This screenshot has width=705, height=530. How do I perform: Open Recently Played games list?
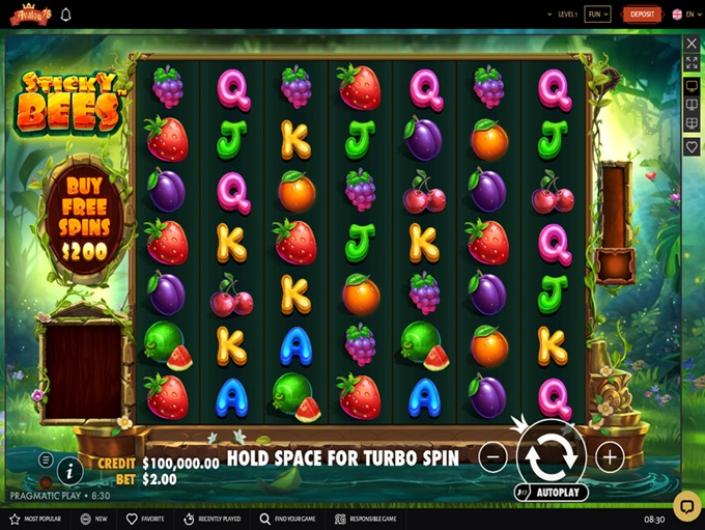[x=214, y=520]
